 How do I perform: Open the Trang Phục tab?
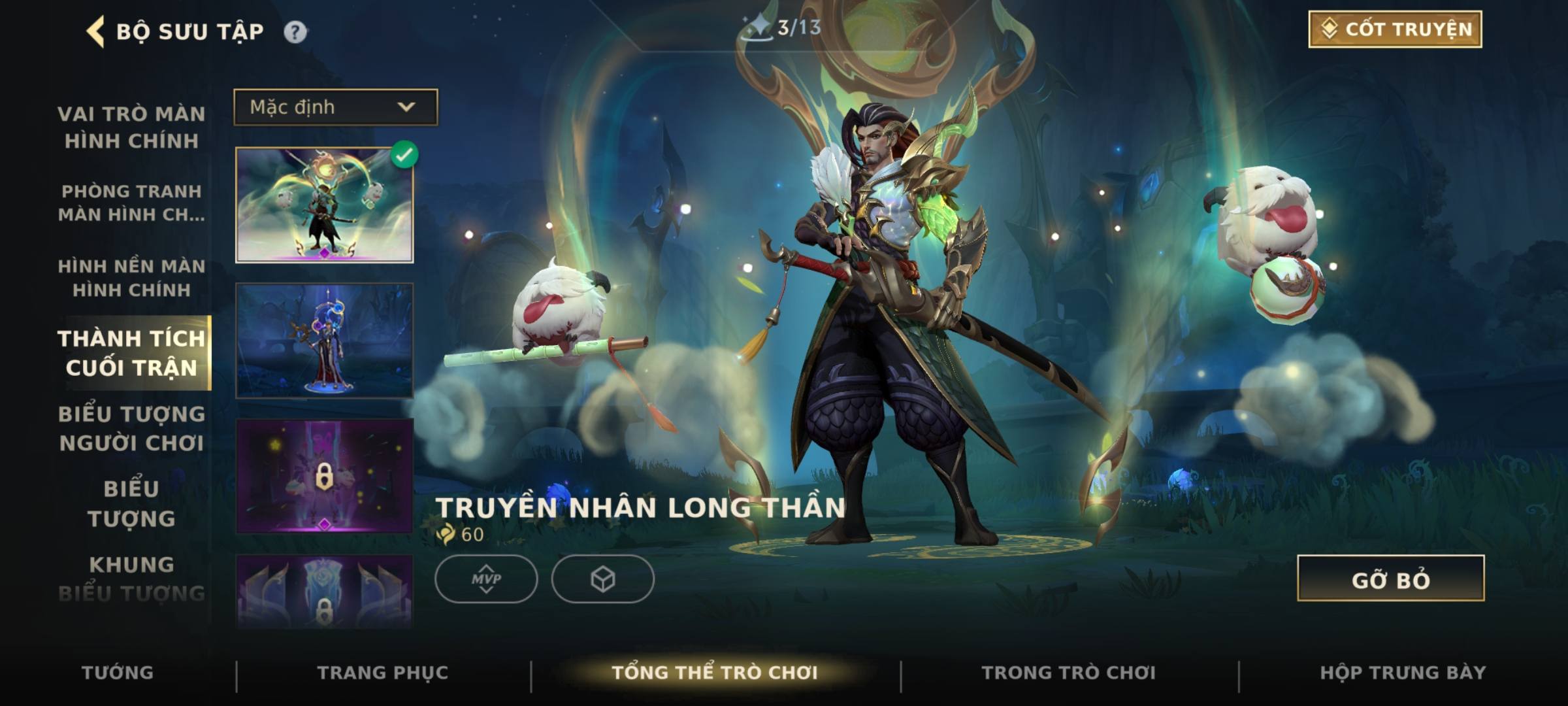(383, 673)
